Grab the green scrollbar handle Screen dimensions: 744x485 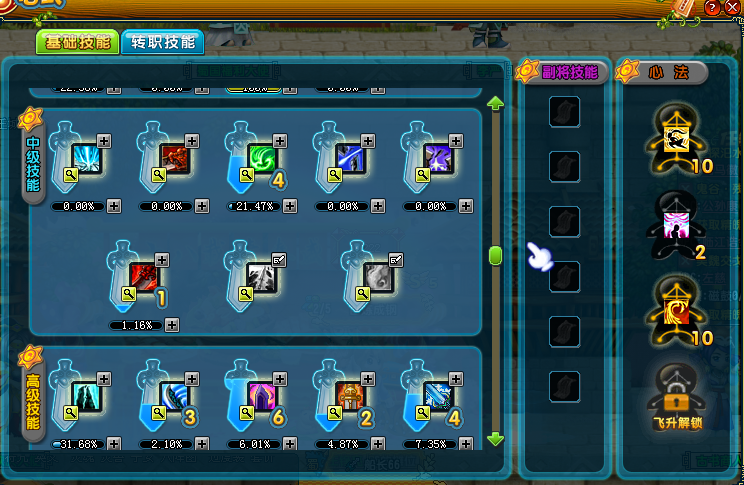(495, 256)
